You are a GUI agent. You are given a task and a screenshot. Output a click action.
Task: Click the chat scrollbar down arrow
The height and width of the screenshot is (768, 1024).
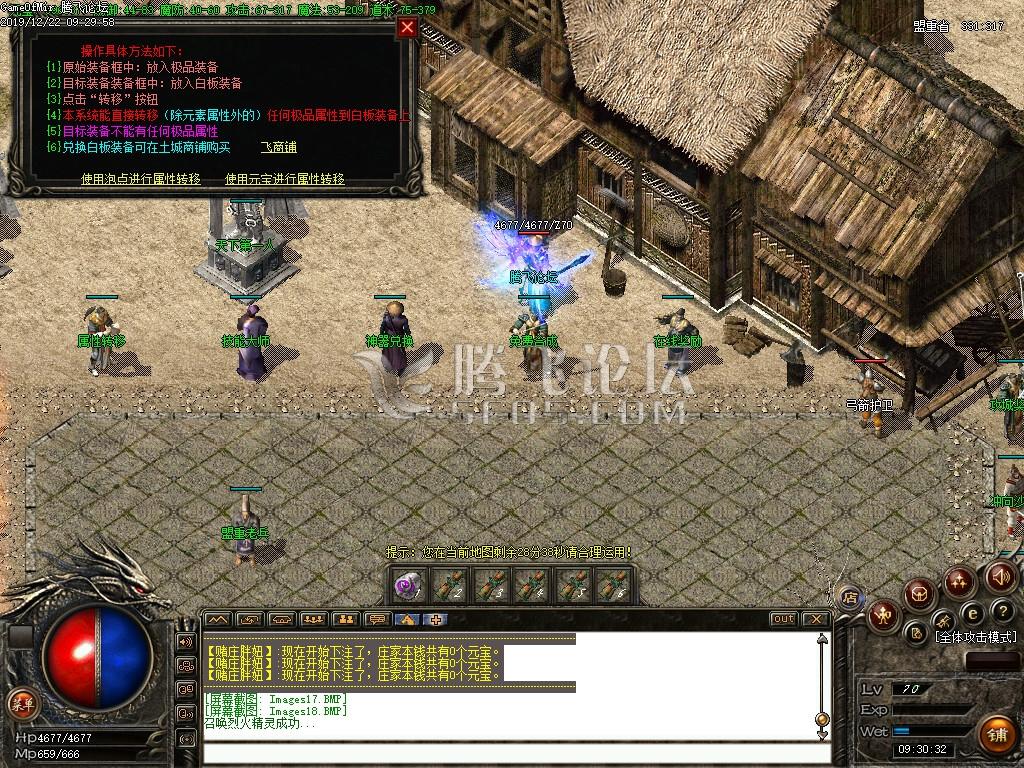(x=822, y=735)
